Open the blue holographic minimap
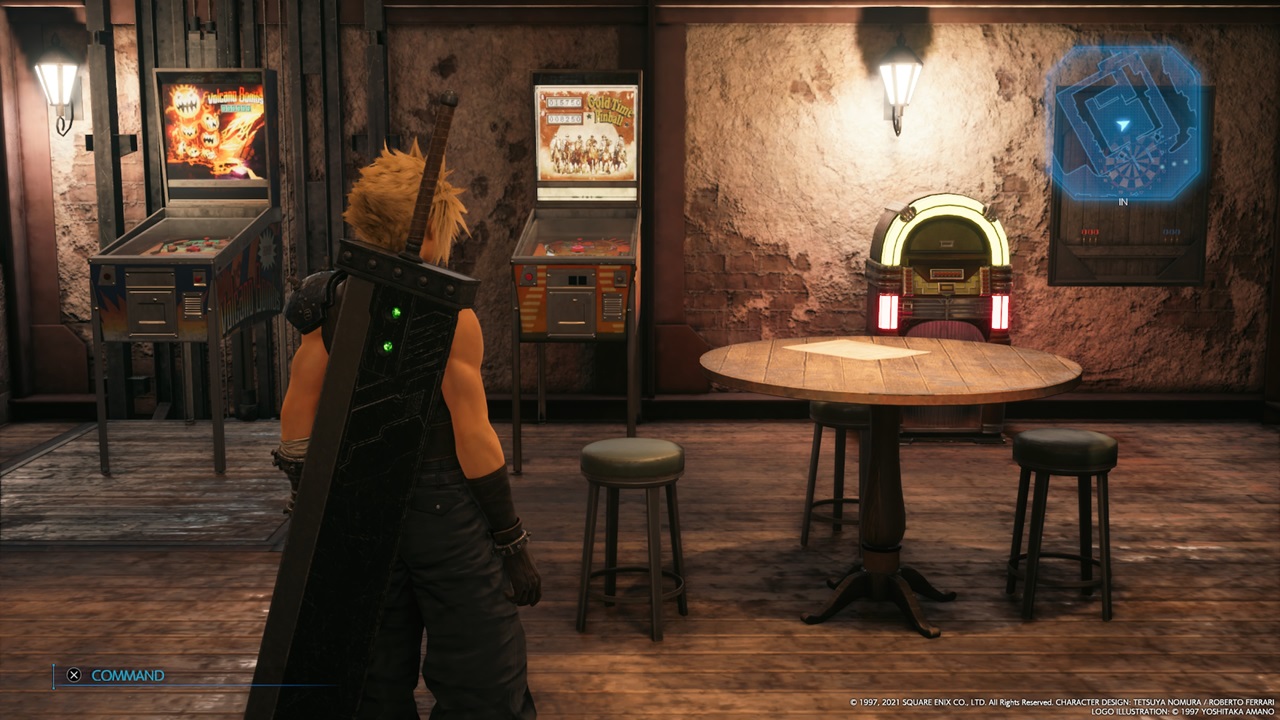Screen dimensions: 1280x720 tap(1123, 122)
